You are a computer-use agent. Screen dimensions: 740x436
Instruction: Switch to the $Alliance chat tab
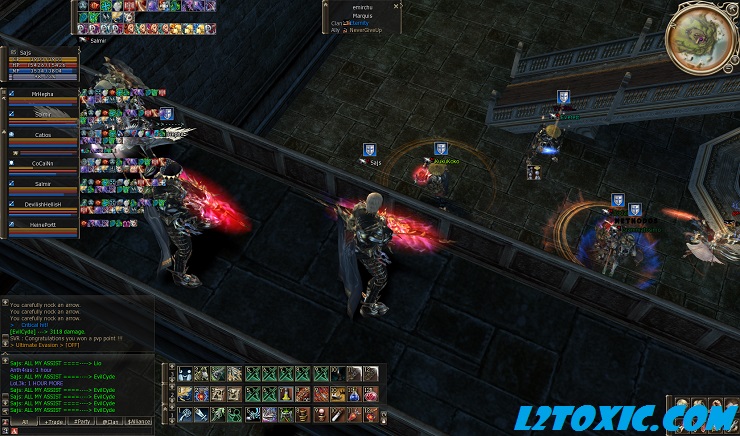[x=141, y=421]
